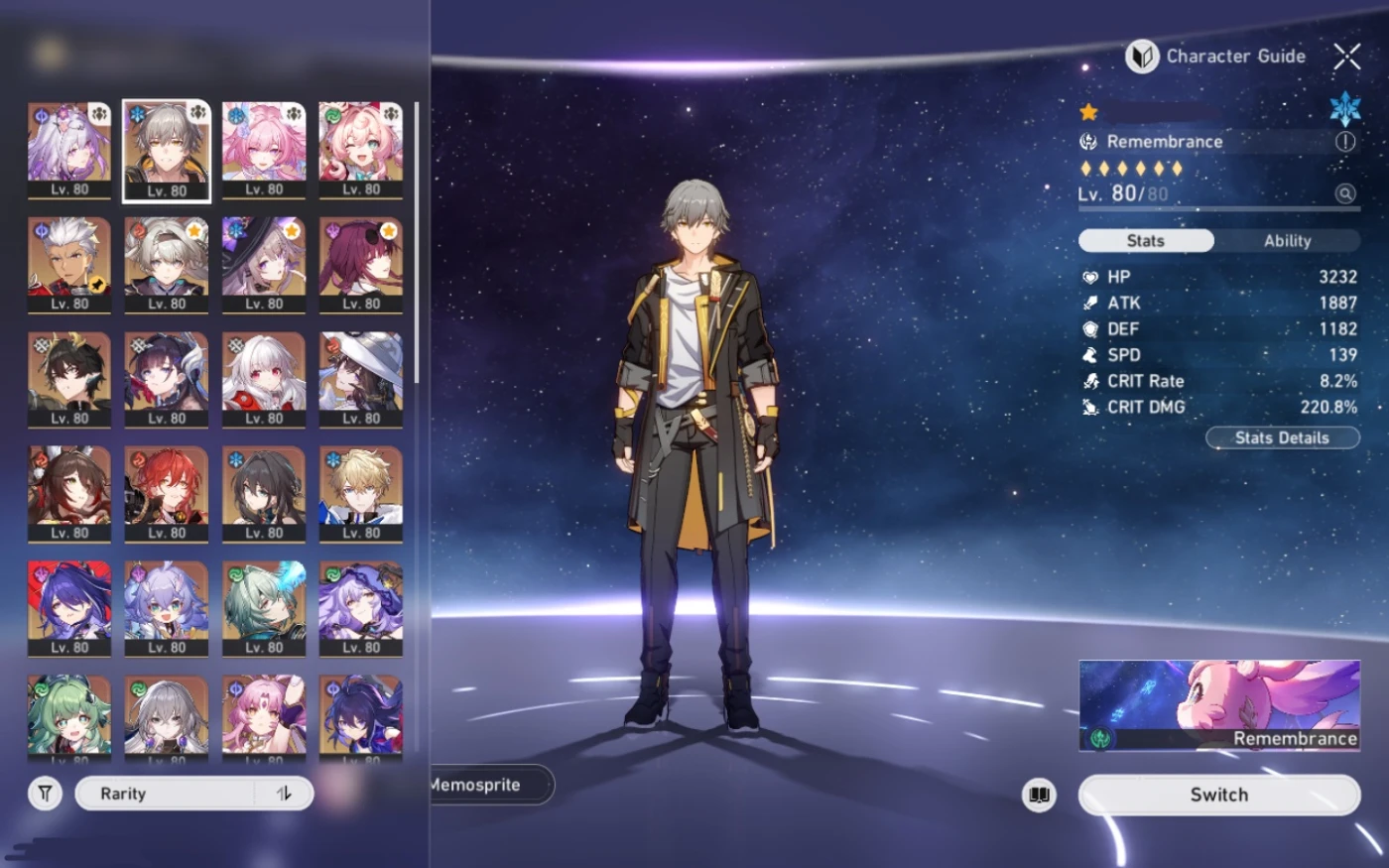Select the Stats tab
The height and width of the screenshot is (868, 1389).
[x=1146, y=241]
